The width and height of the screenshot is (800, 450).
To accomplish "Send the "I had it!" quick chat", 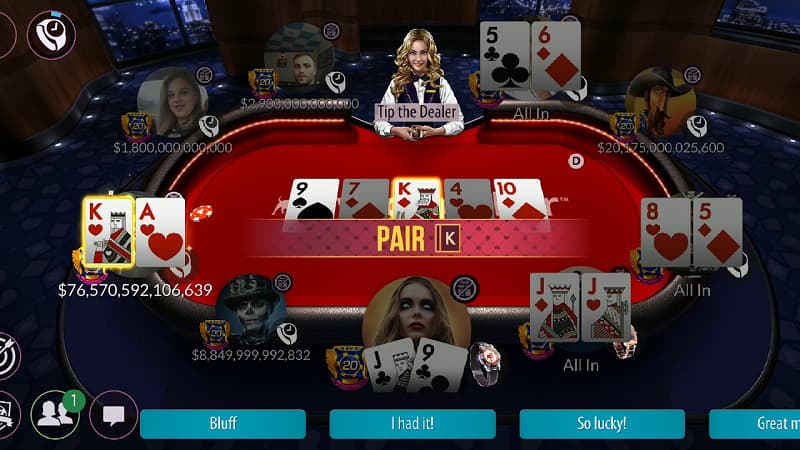I will pyautogui.click(x=412, y=423).
